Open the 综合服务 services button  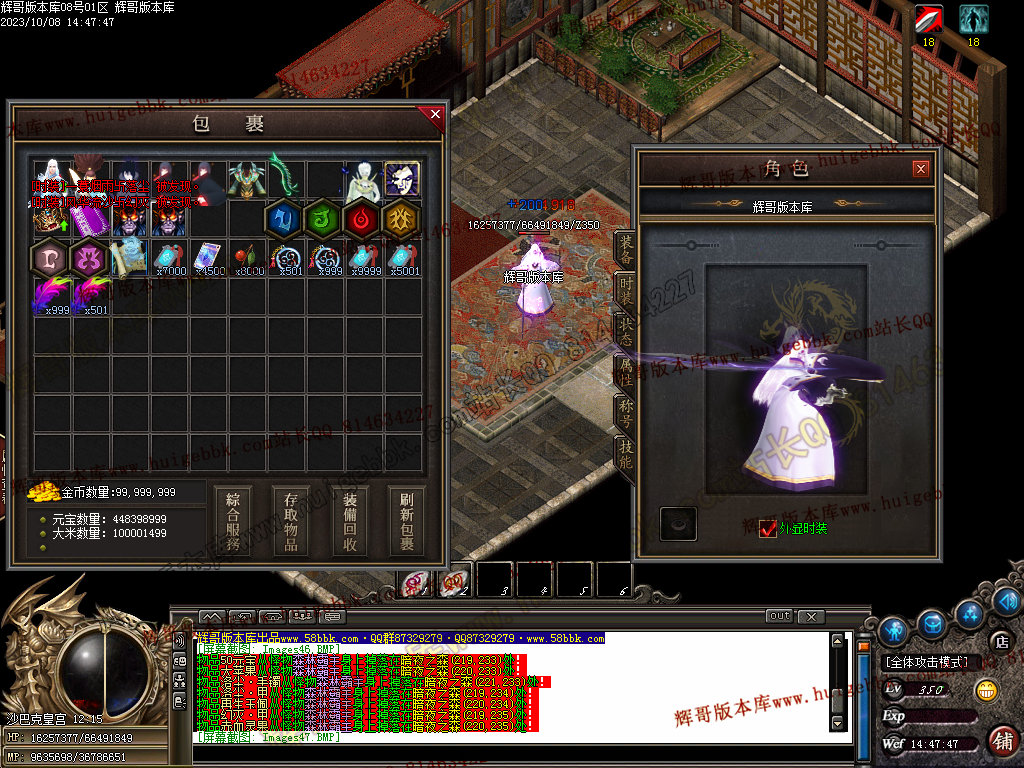coord(233,520)
